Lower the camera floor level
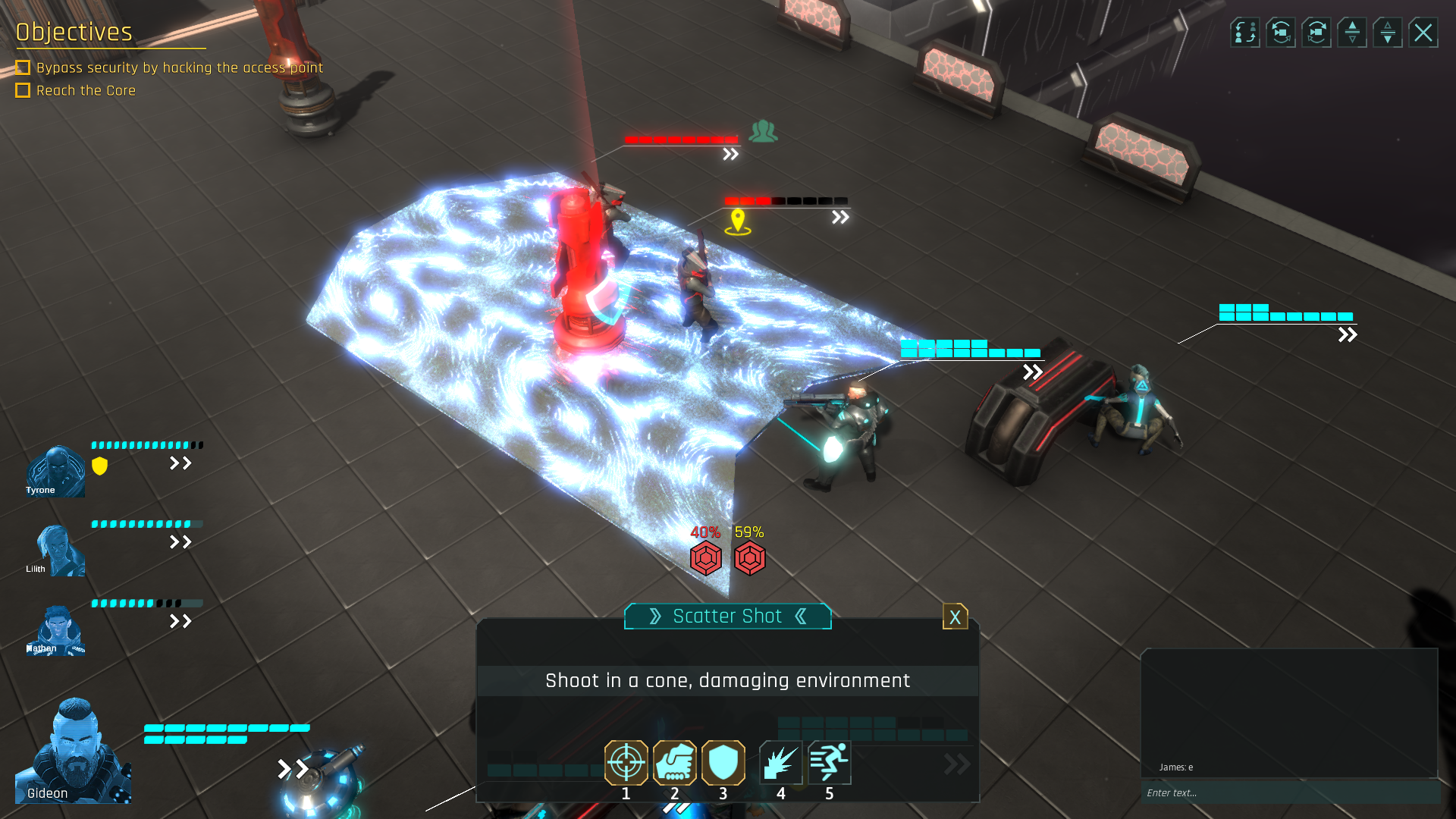Image resolution: width=1456 pixels, height=819 pixels. click(x=1388, y=33)
